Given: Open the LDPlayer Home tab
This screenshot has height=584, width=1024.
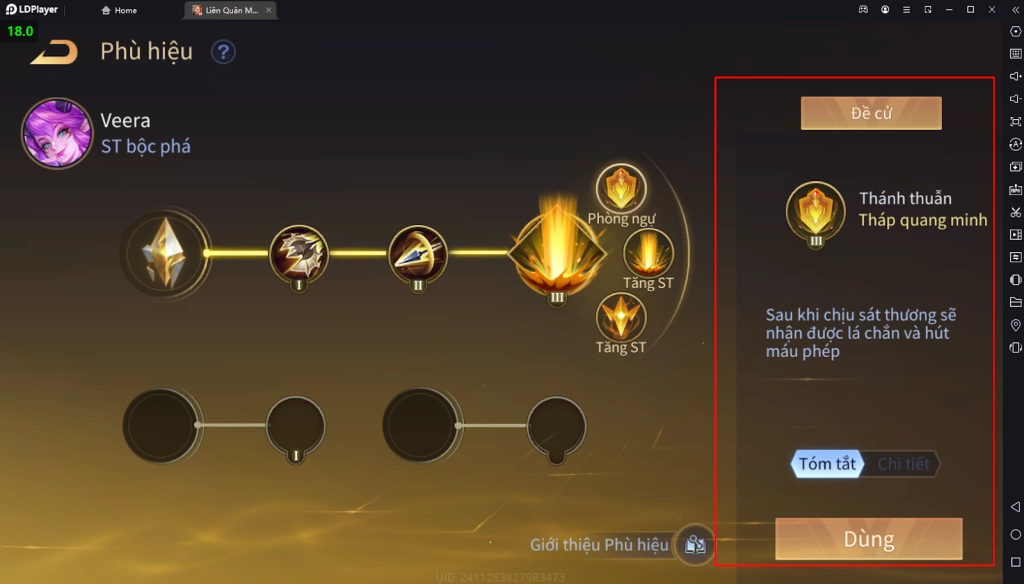Looking at the screenshot, I should [119, 10].
